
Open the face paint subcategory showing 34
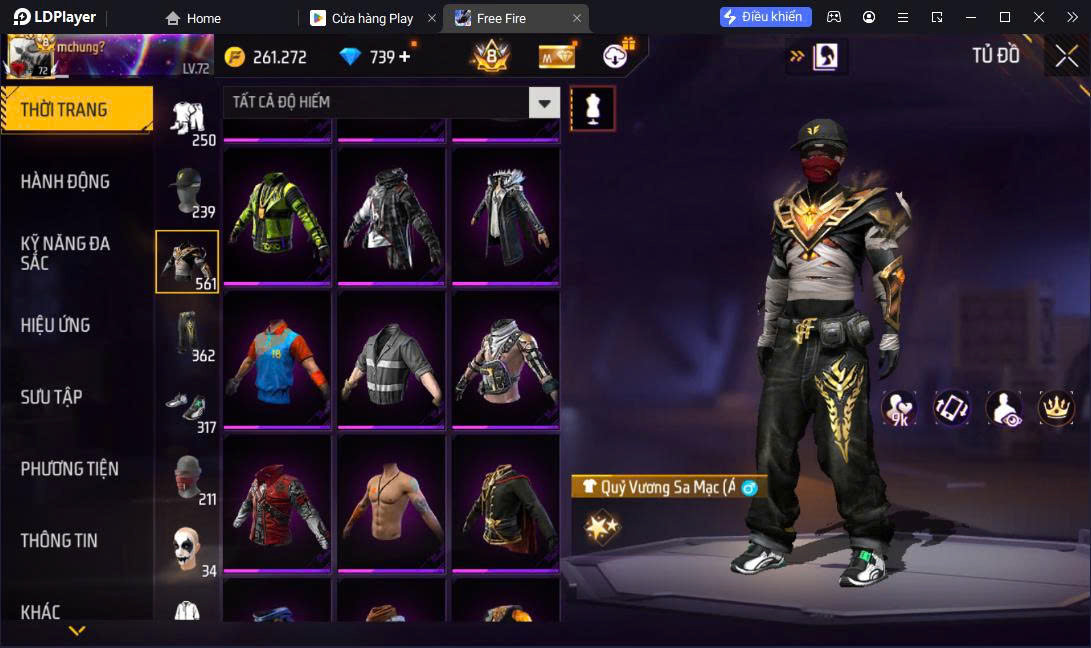point(187,549)
